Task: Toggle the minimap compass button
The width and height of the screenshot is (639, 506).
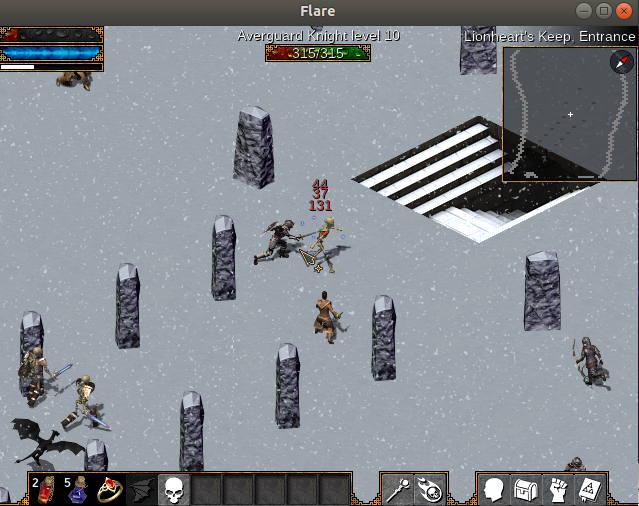Action: click(621, 62)
